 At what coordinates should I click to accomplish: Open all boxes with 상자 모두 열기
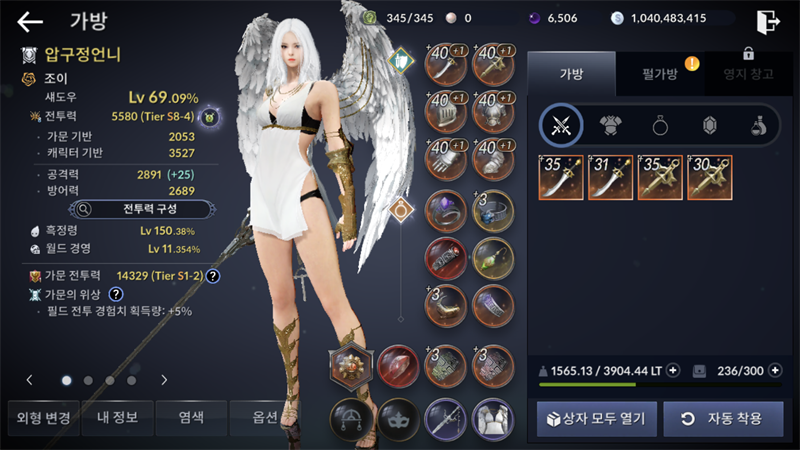click(x=596, y=418)
